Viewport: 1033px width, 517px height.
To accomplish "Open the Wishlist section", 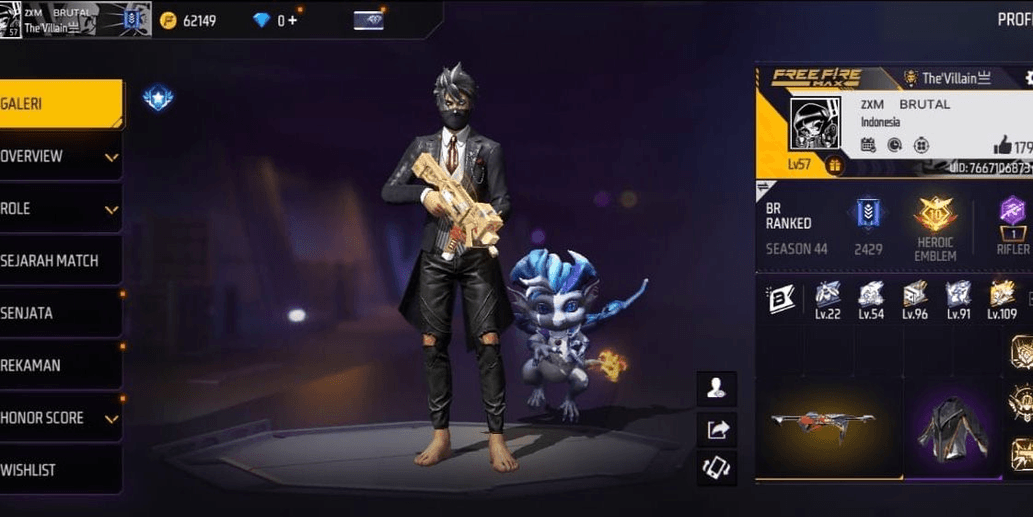I will (x=60, y=470).
